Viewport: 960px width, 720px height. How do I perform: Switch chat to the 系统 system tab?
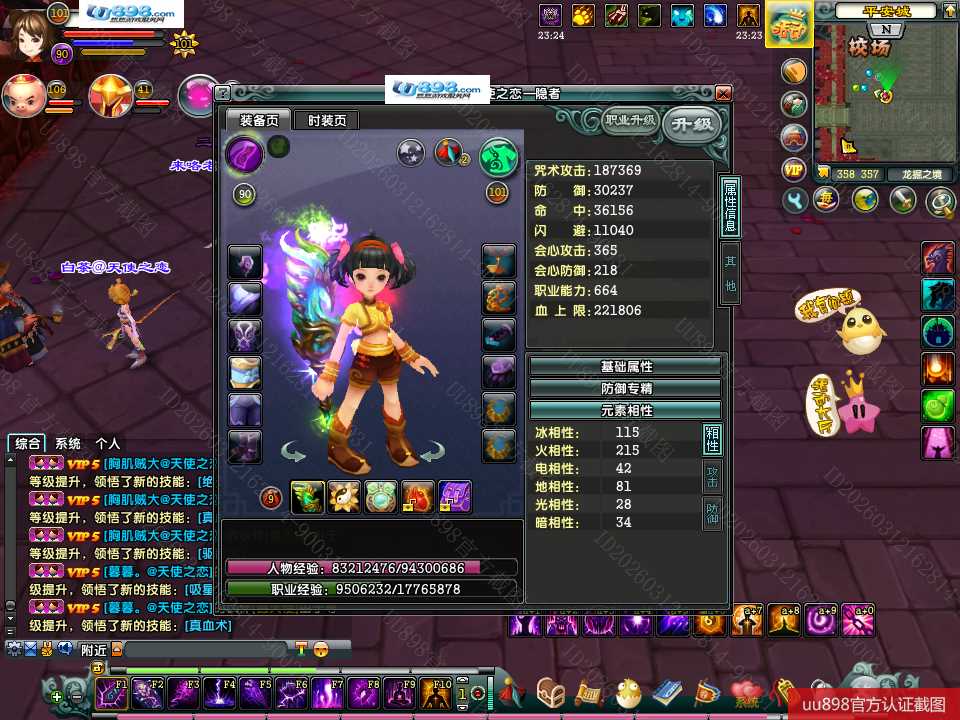coord(68,443)
